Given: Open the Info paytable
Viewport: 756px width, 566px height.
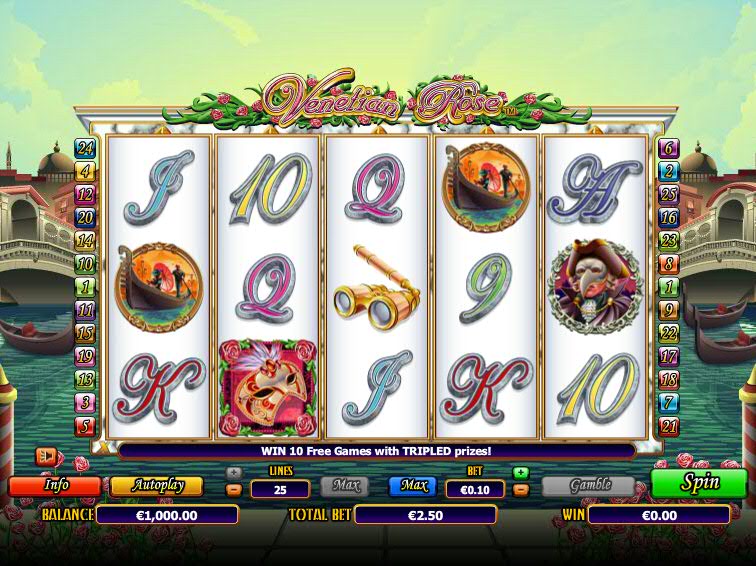Looking at the screenshot, I should [x=54, y=486].
